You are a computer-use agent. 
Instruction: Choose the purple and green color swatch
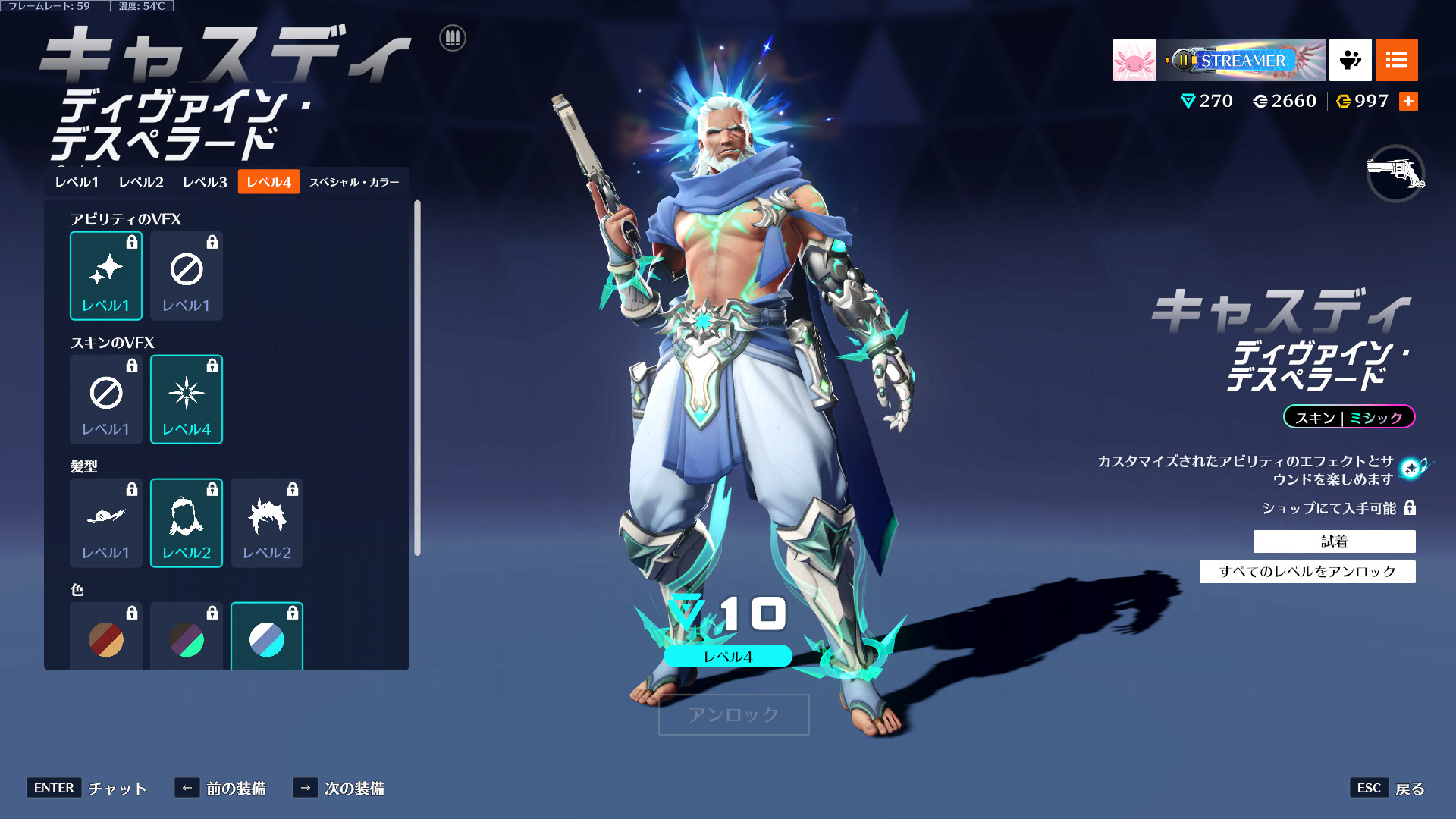187,639
